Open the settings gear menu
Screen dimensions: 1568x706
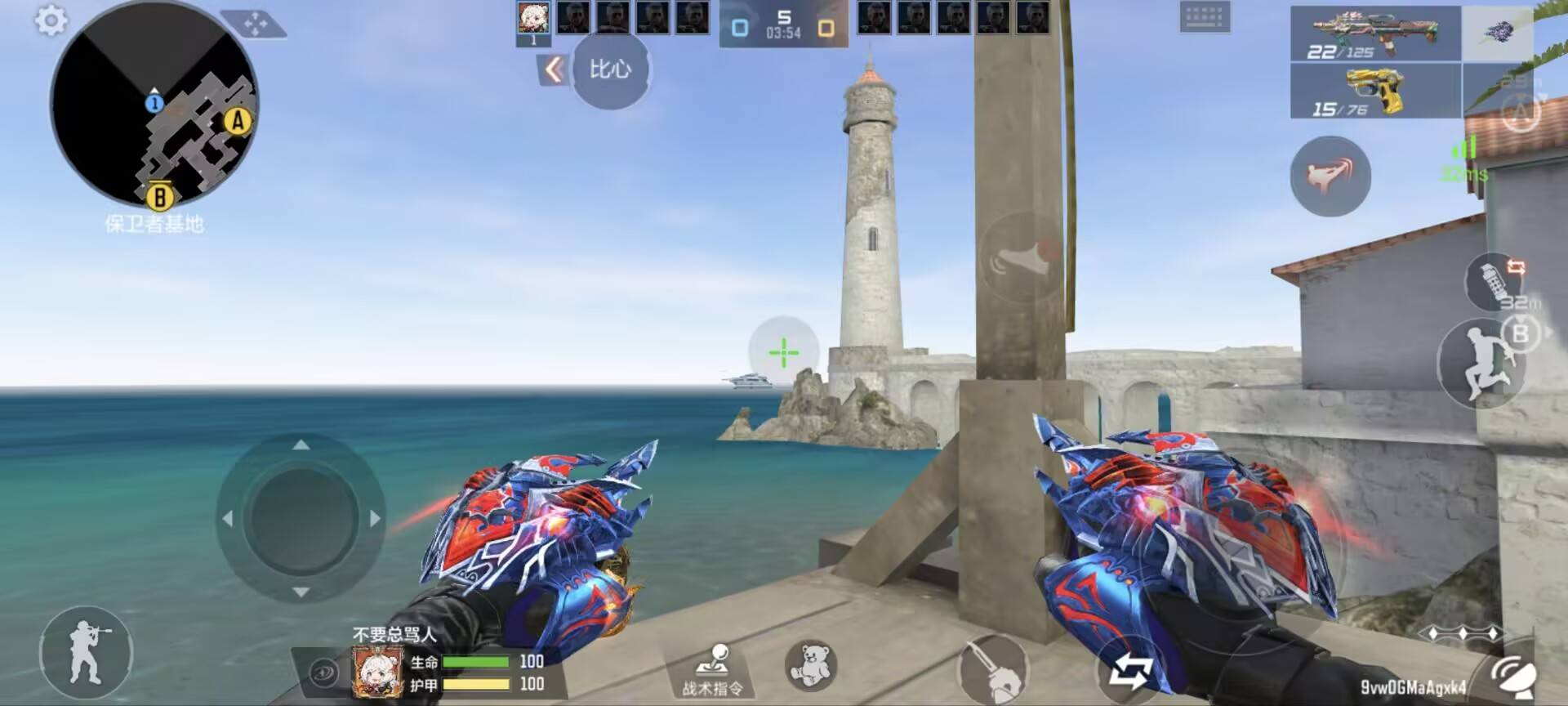[x=51, y=20]
